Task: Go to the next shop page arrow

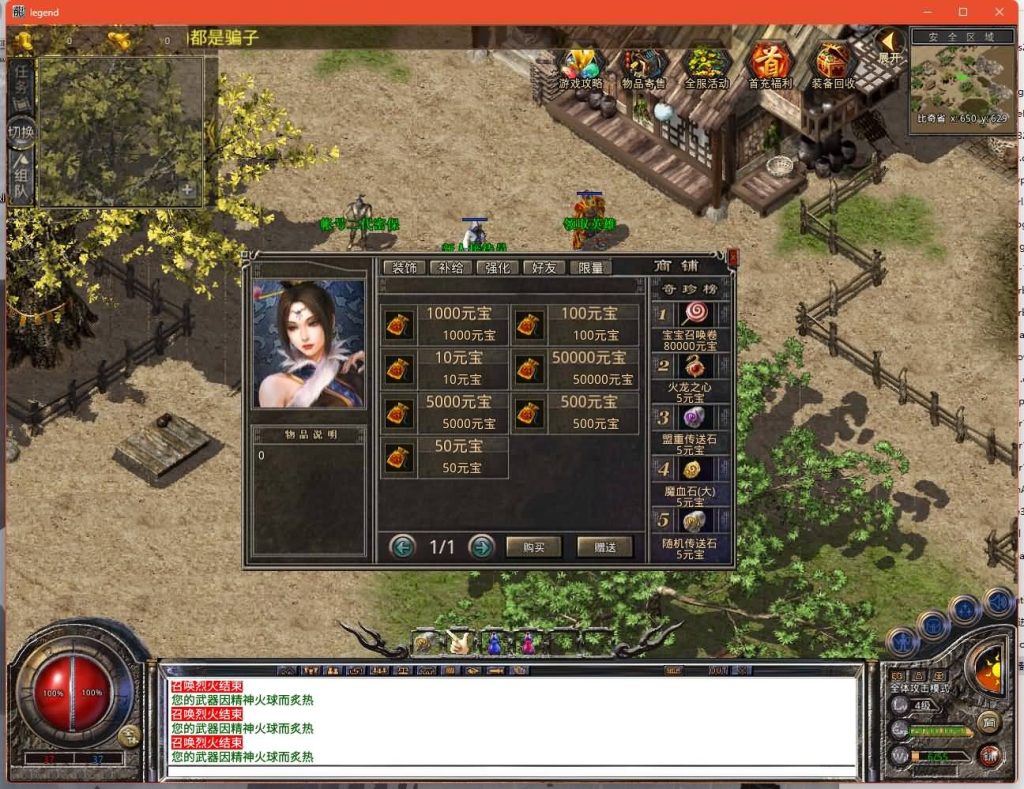Action: [482, 546]
